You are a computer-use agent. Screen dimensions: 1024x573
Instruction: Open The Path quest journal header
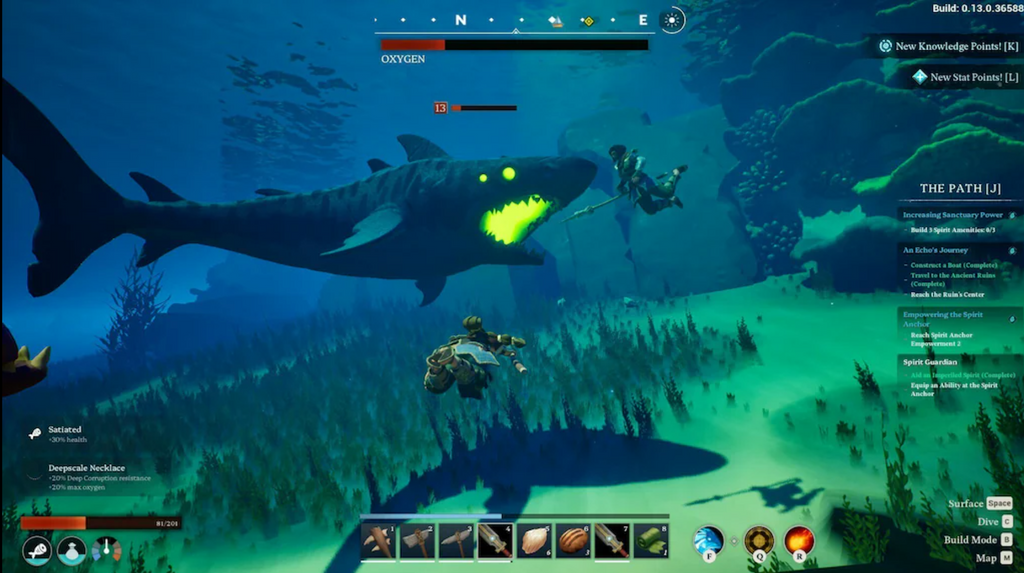960,188
